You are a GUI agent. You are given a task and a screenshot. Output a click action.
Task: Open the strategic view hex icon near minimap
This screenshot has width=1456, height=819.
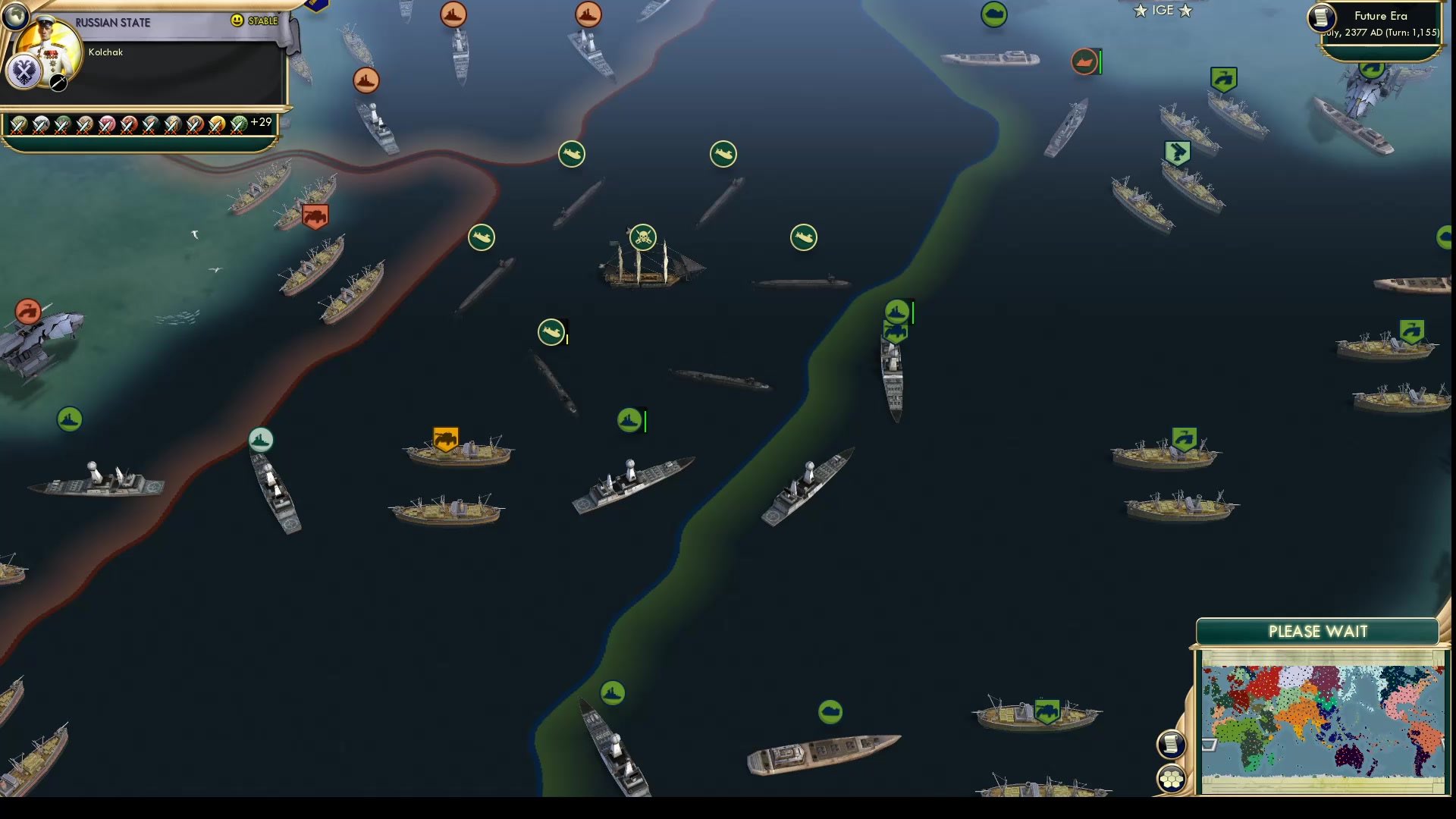click(x=1170, y=777)
